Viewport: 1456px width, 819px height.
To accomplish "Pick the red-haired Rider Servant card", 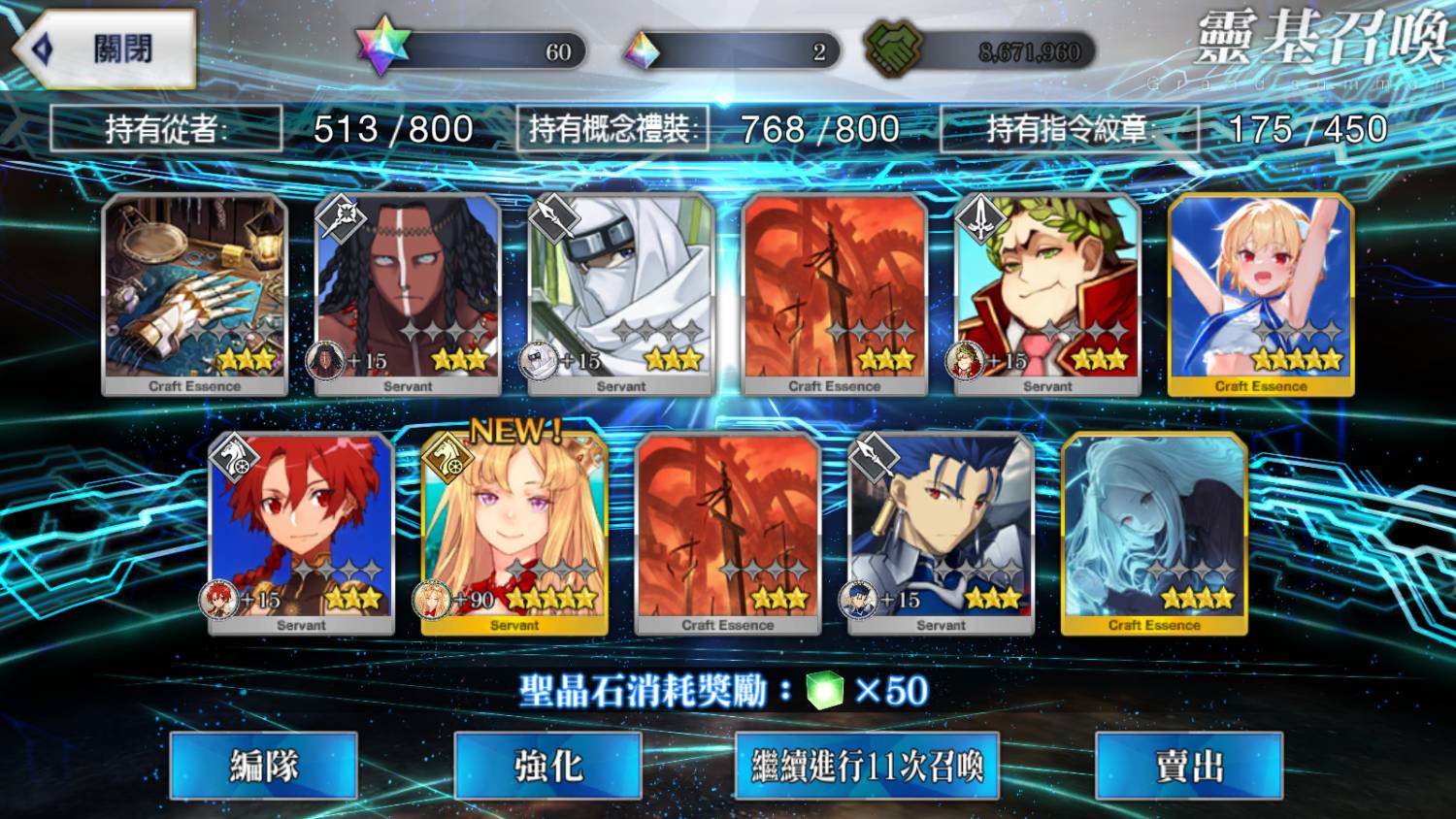I will 301,533.
